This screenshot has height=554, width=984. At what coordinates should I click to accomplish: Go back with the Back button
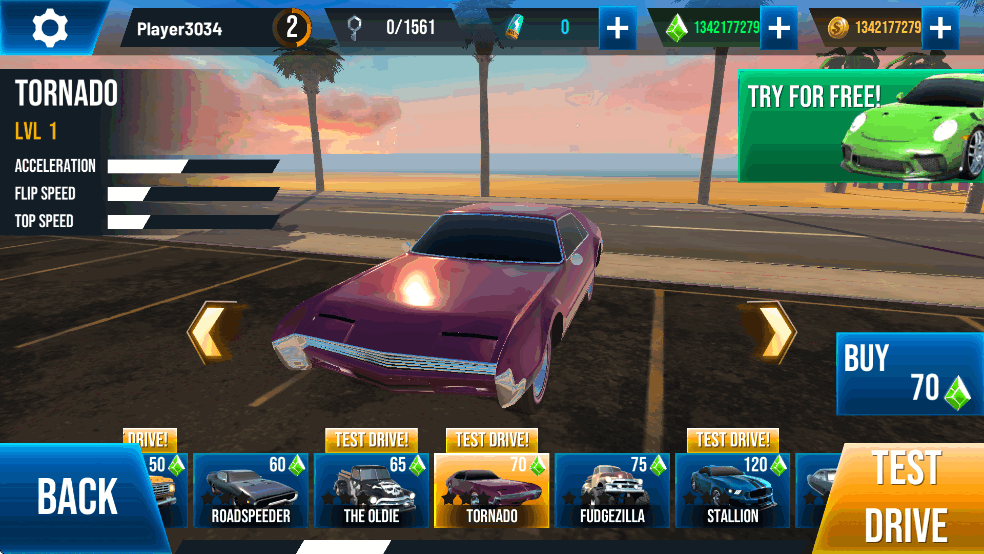(77, 497)
